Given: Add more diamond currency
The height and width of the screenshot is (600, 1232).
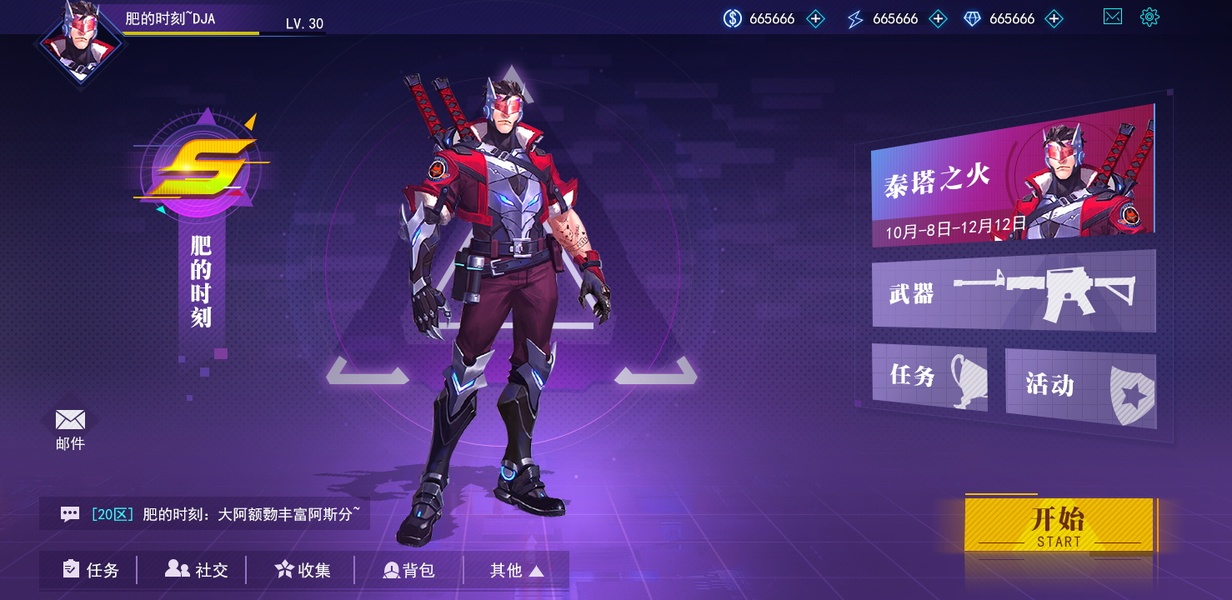Looking at the screenshot, I should coord(1054,19).
